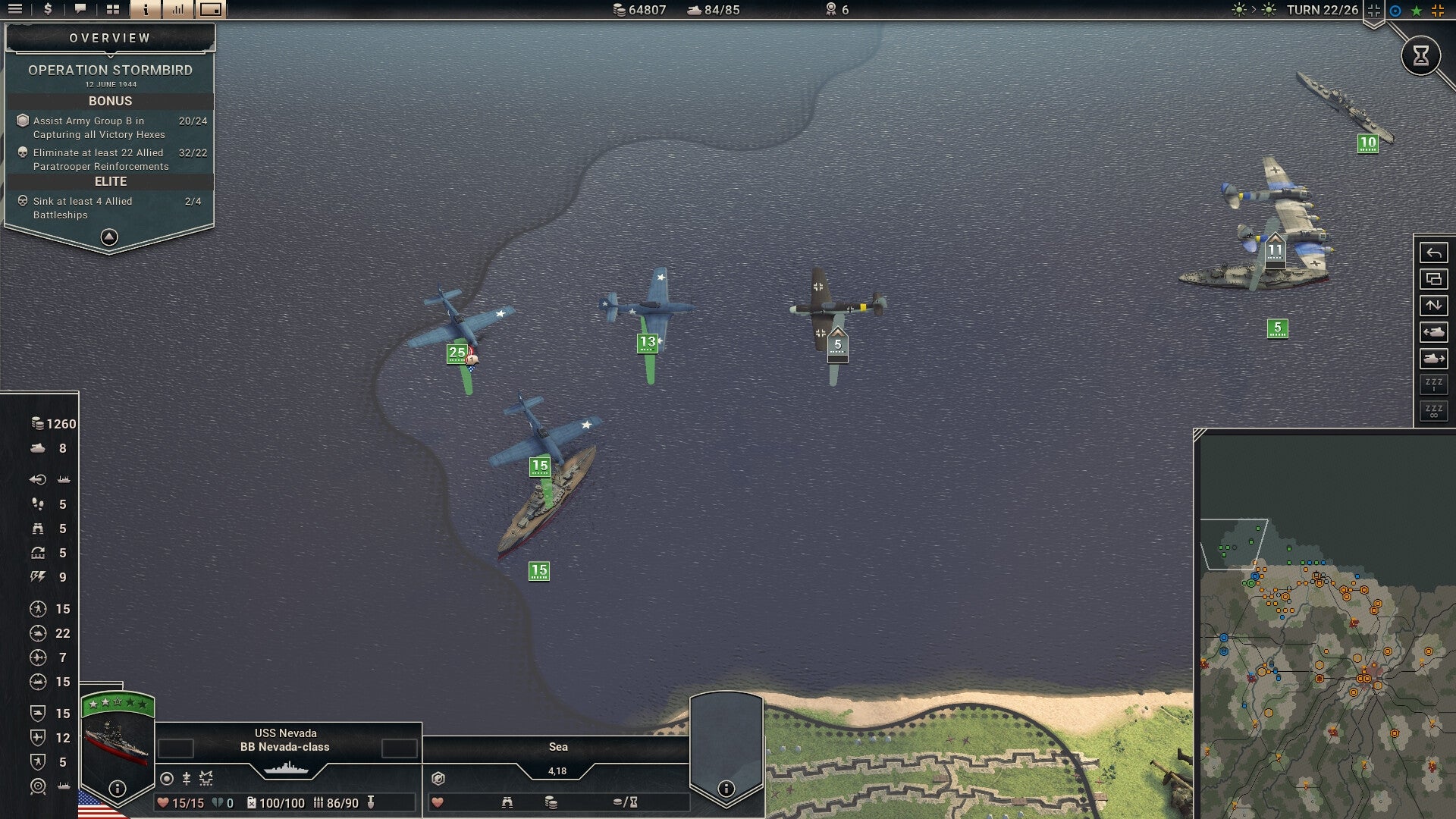The height and width of the screenshot is (819, 1456).
Task: Select the unit info 'i' icon
Action: (x=146, y=9)
